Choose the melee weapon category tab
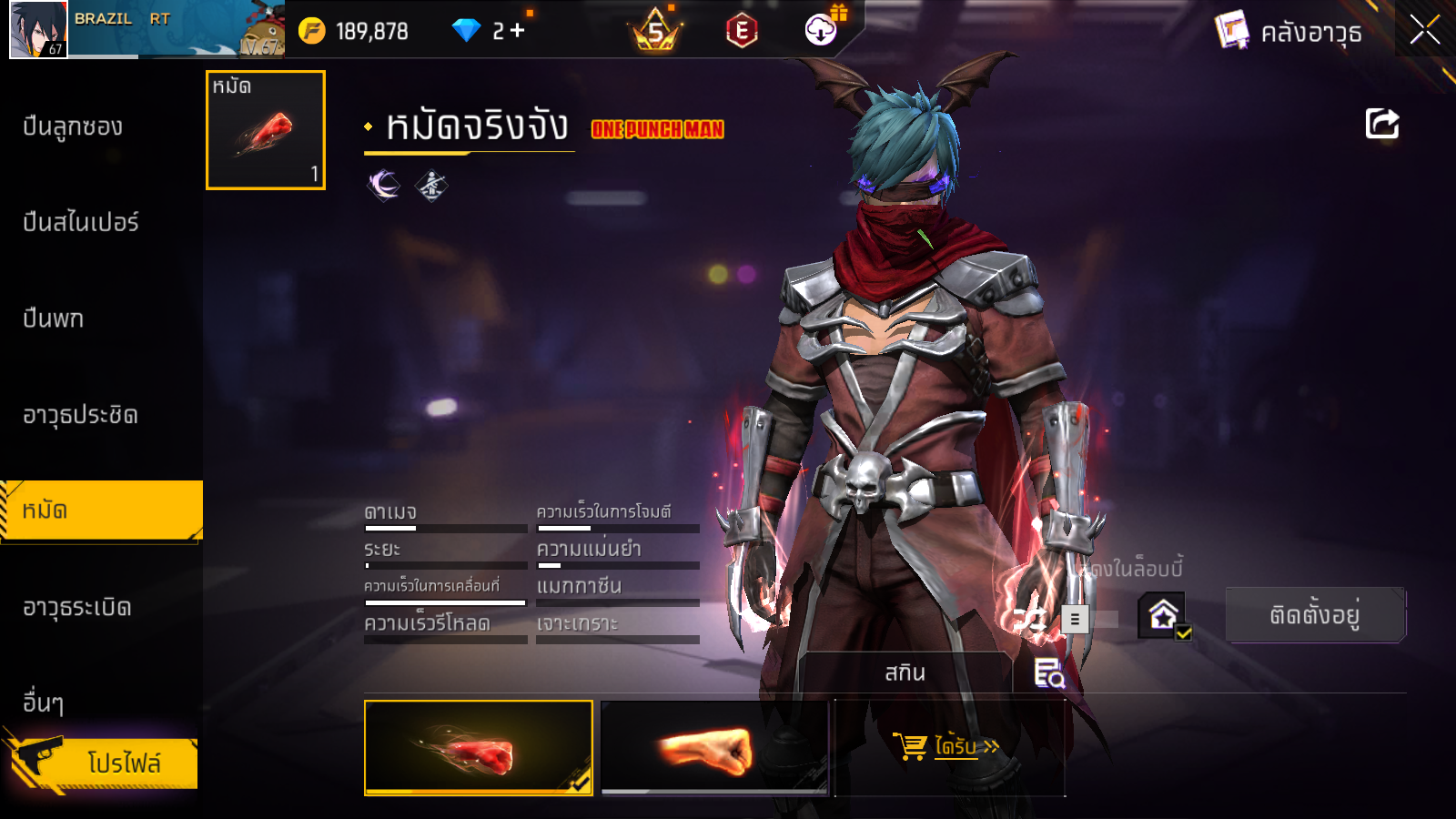This screenshot has height=819, width=1456. [x=80, y=415]
